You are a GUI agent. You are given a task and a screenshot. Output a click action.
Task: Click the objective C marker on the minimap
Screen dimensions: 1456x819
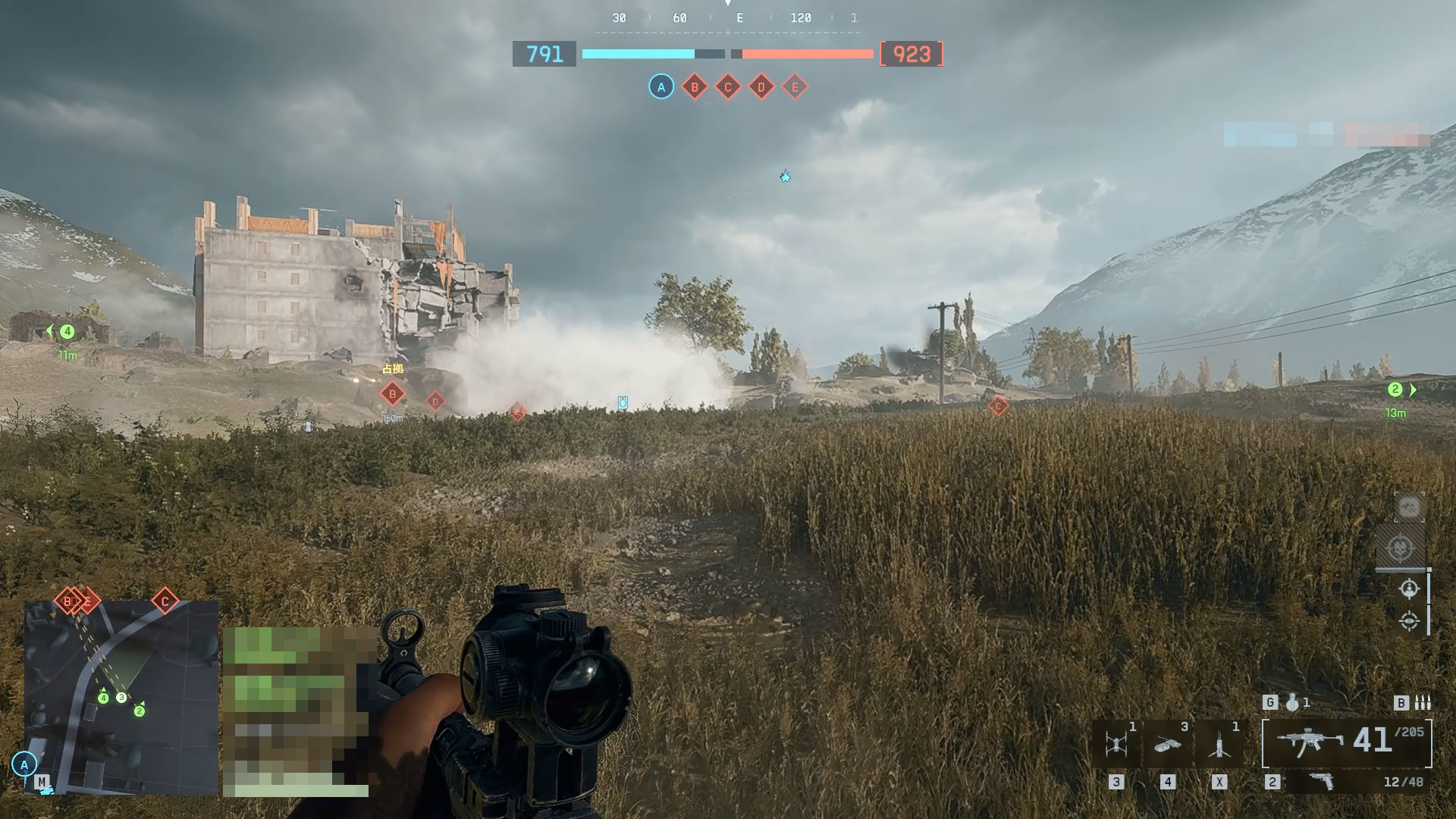tap(165, 601)
